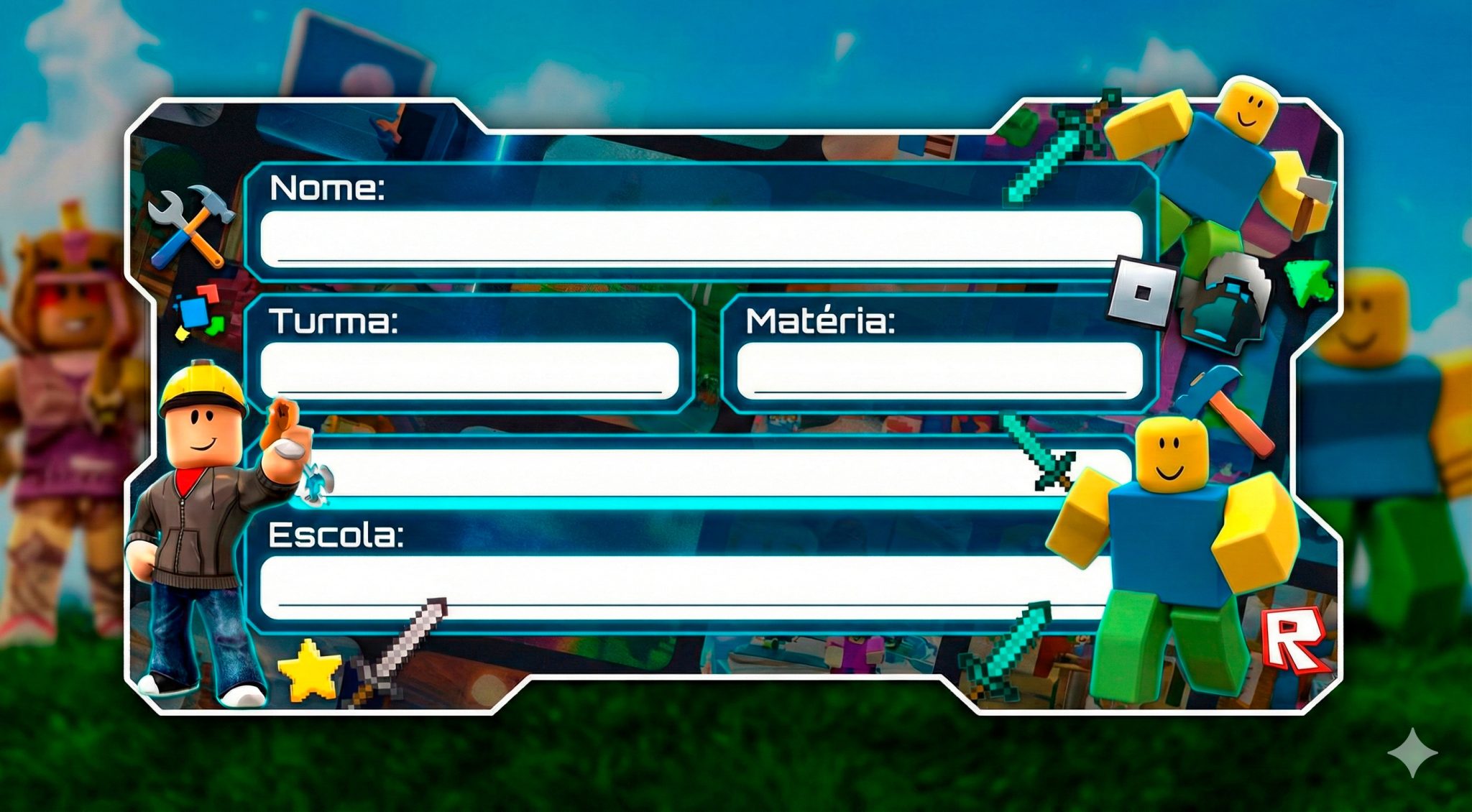The height and width of the screenshot is (812, 1472).
Task: Focus the Matéria field
Action: pyautogui.click(x=939, y=370)
